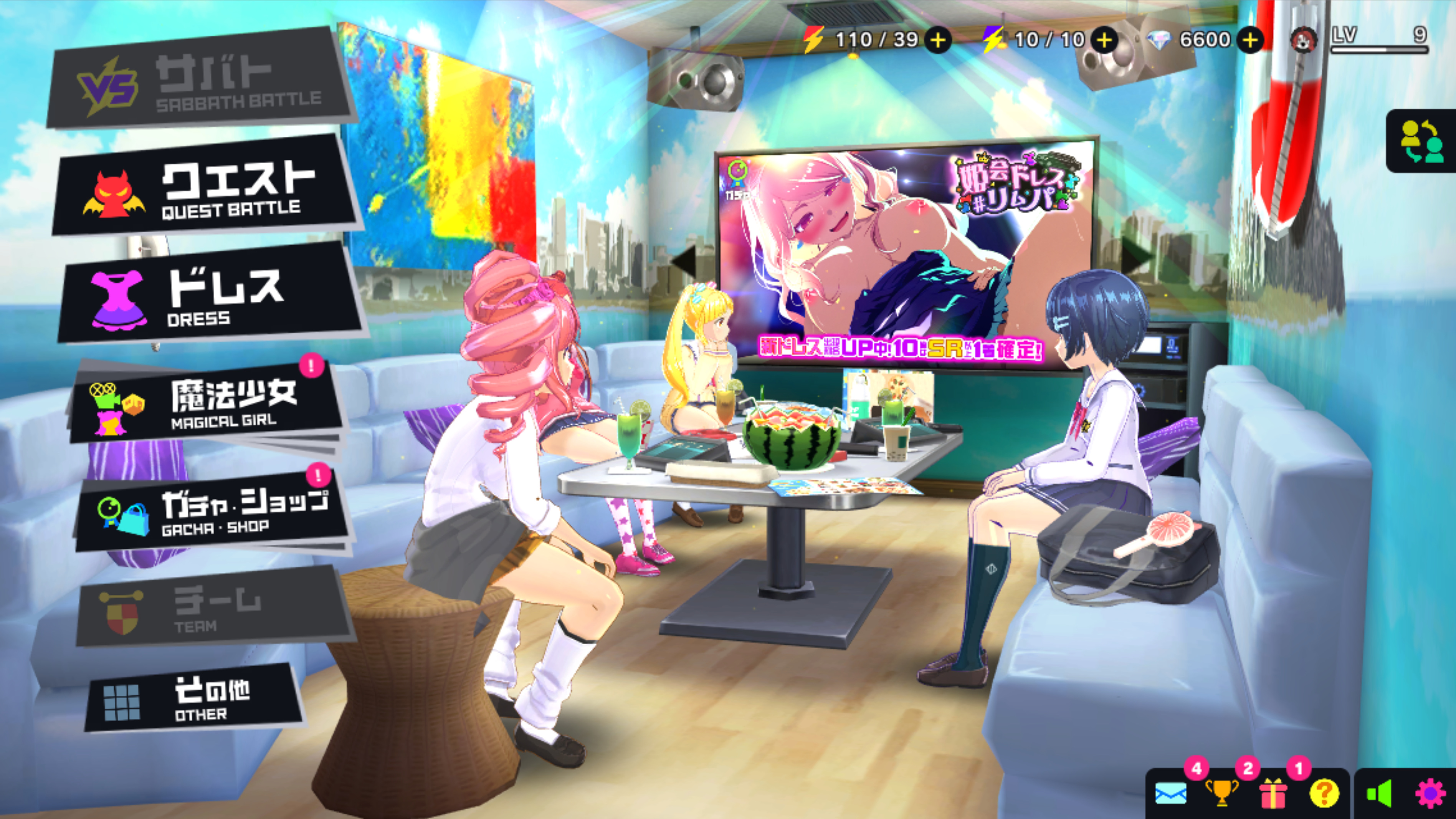Image resolution: width=1456 pixels, height=819 pixels.
Task: Open the mail envelope inbox
Action: [1170, 794]
